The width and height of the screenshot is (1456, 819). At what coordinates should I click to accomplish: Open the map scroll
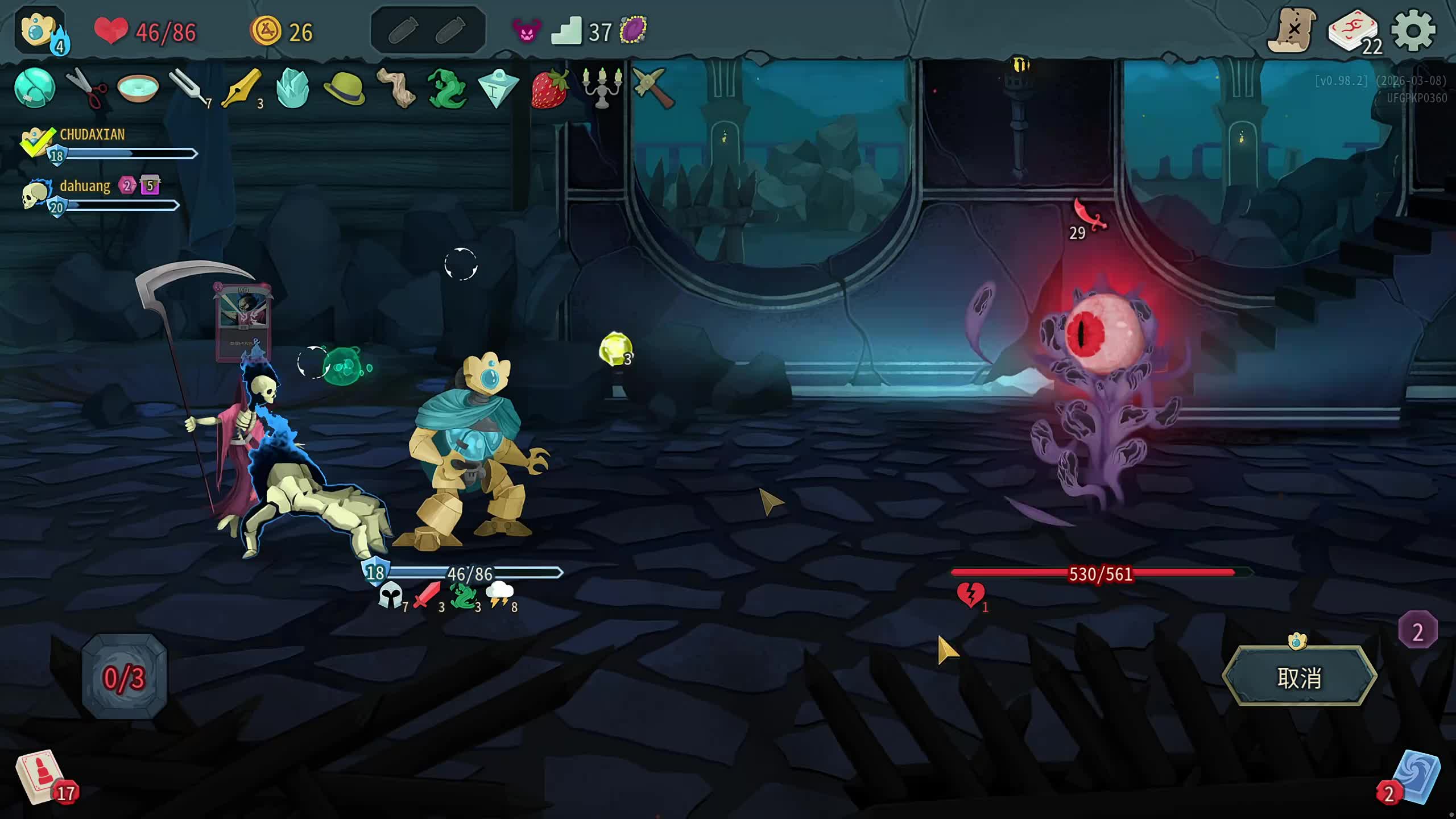(1291, 31)
